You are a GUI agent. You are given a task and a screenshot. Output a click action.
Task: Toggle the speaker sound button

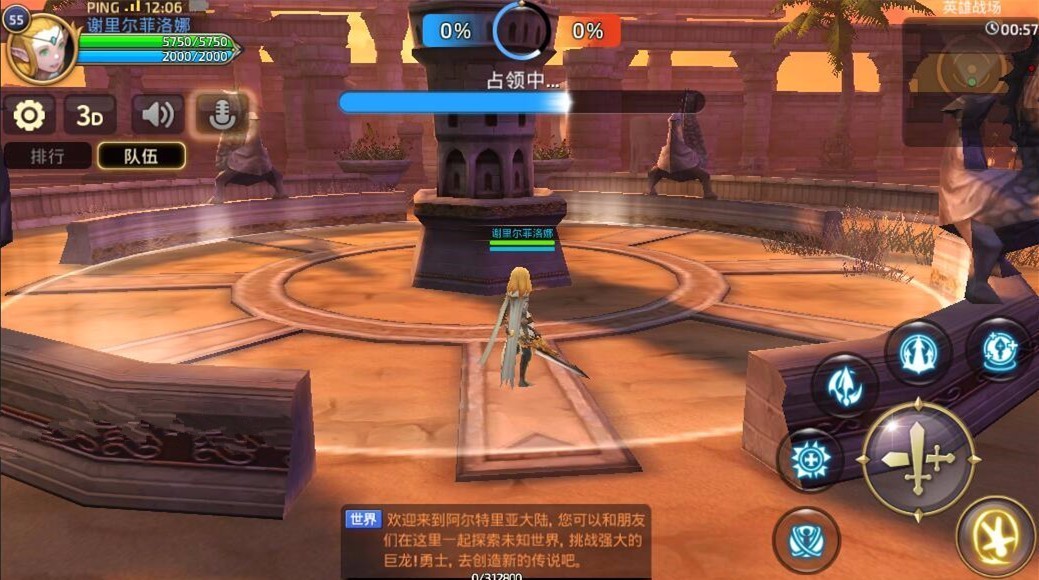(x=157, y=115)
